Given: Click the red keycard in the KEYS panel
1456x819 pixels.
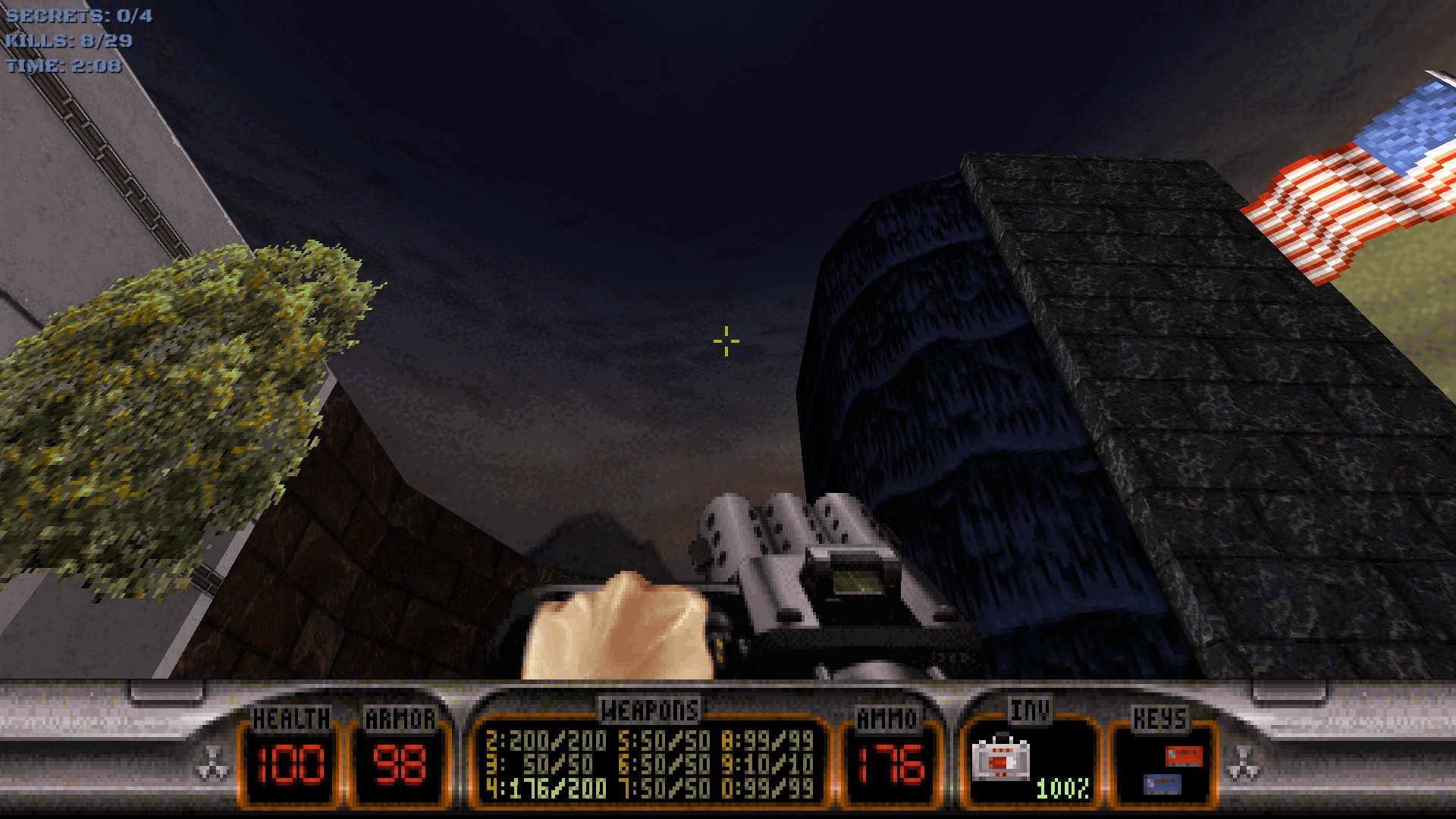Looking at the screenshot, I should click(1183, 756).
